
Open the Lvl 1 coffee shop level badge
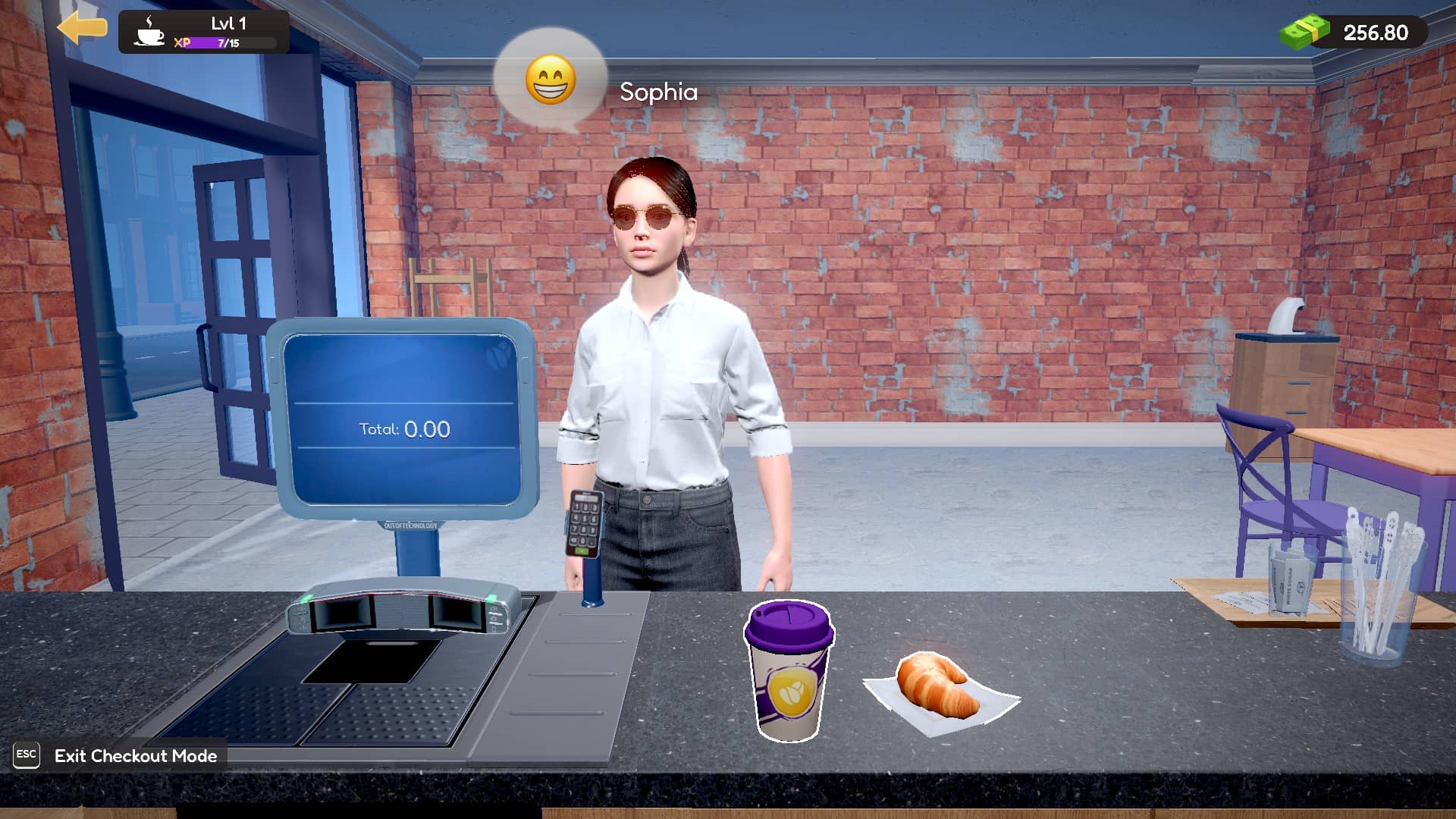(203, 32)
